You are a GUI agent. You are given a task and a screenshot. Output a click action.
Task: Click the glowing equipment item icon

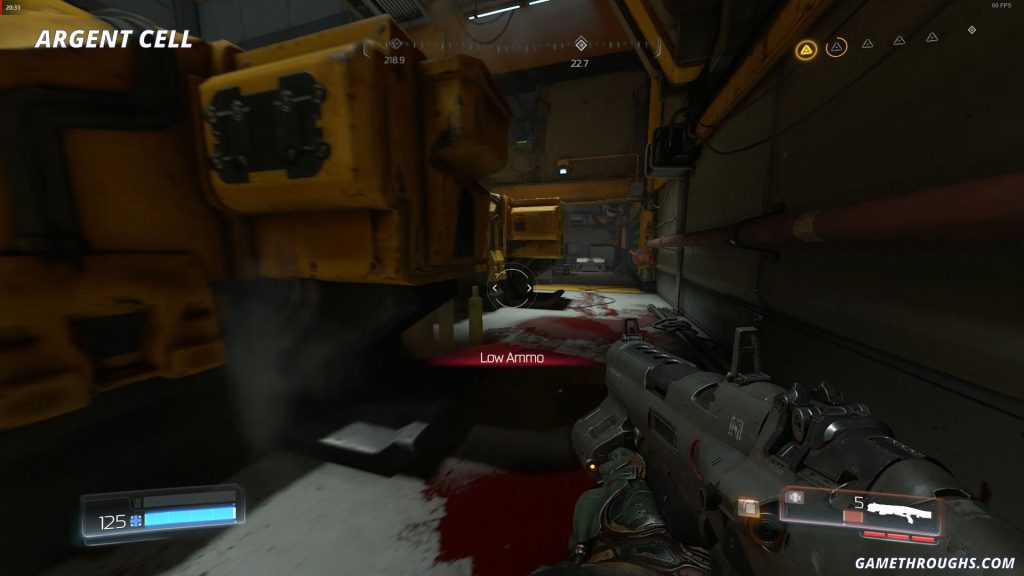[746, 508]
